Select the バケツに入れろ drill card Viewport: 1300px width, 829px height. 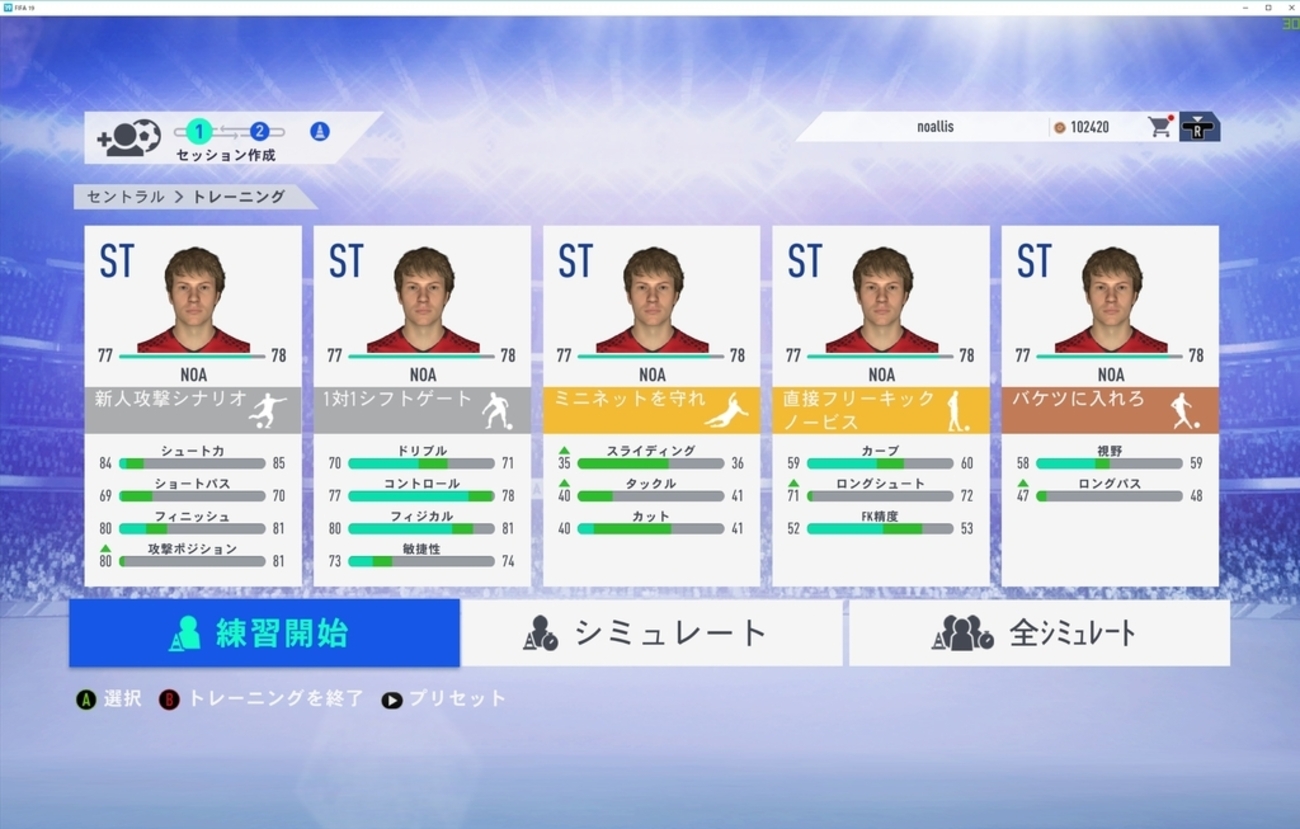1110,405
